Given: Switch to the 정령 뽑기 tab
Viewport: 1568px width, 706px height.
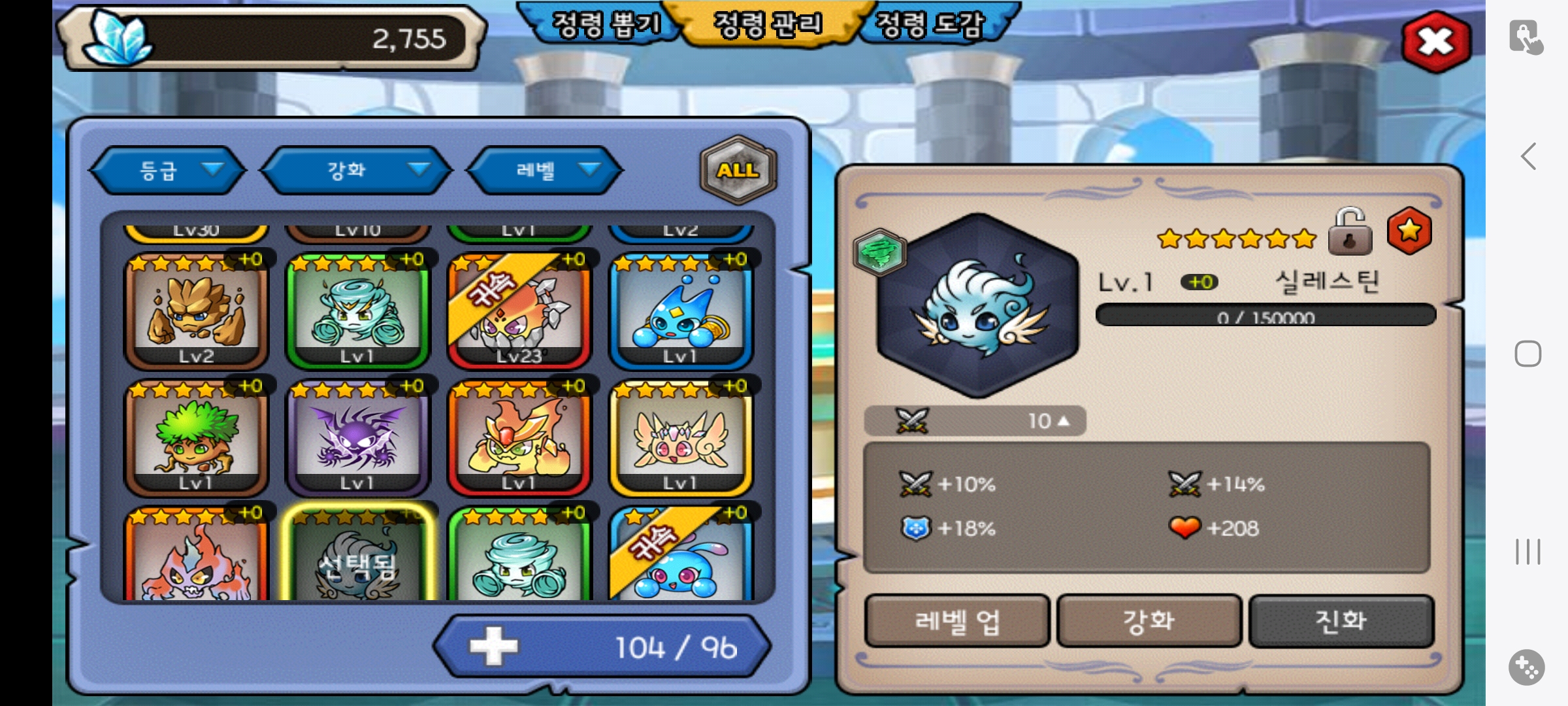Looking at the screenshot, I should tap(604, 25).
